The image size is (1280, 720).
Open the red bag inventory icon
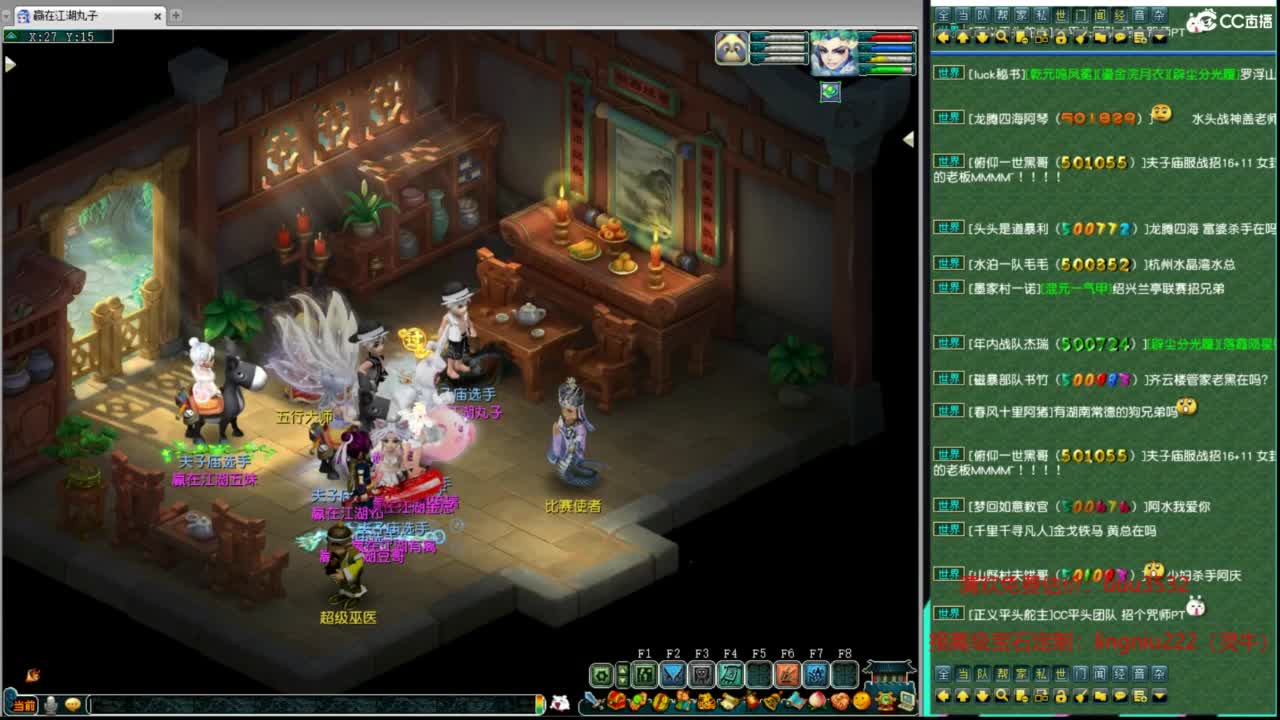(617, 701)
